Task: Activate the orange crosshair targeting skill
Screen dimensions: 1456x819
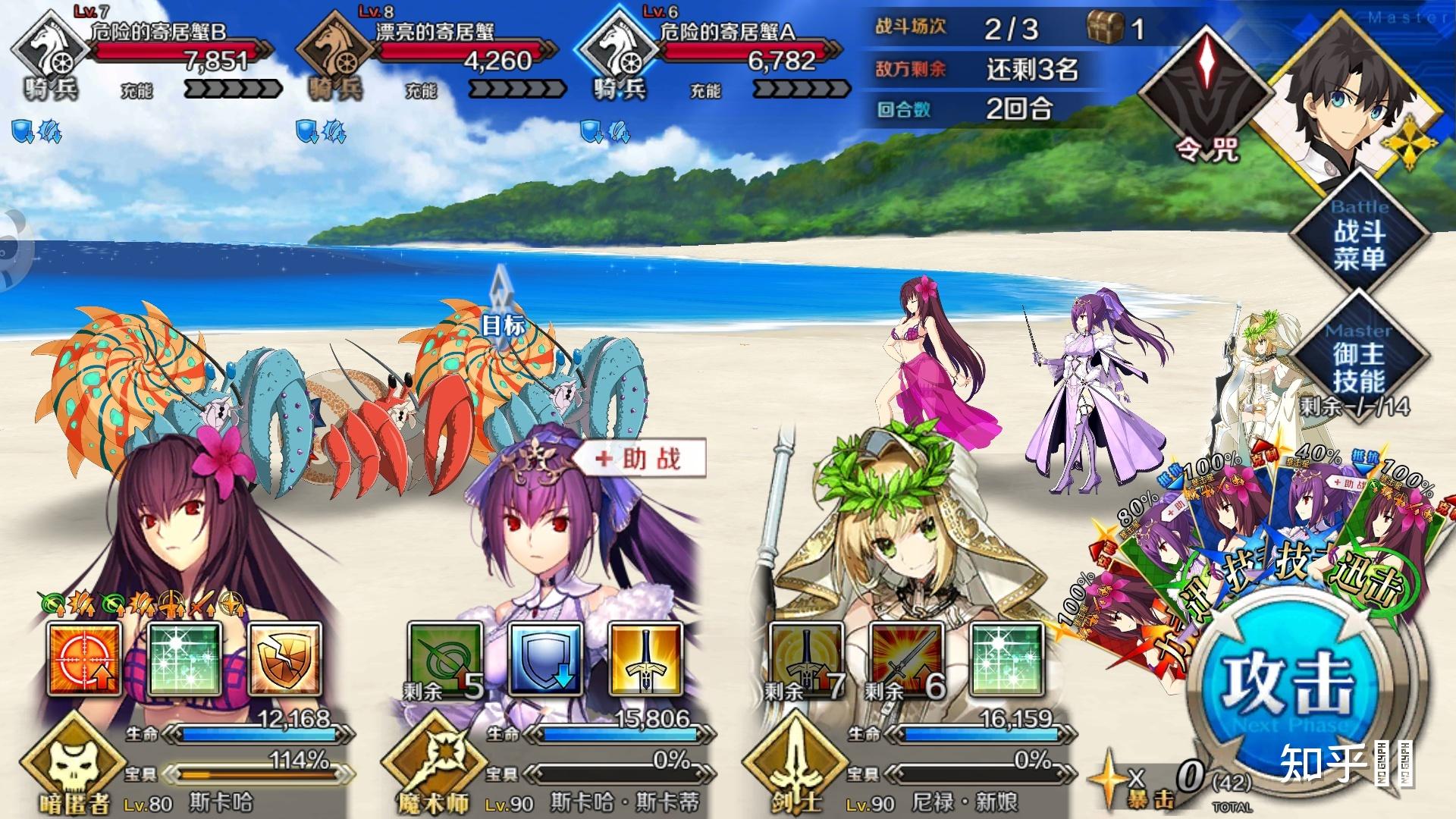Action: coord(84,659)
